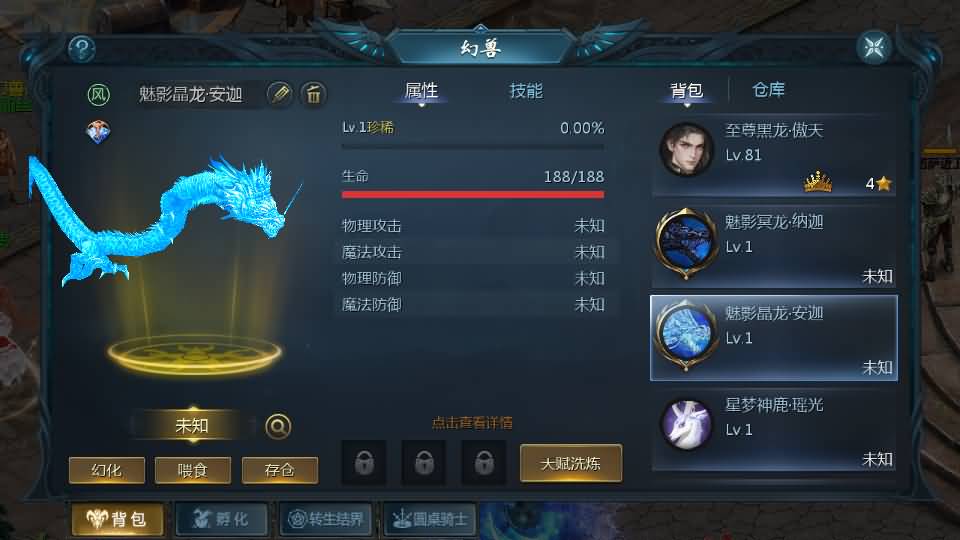
Task: Choose pet 魅影冥龙·纳迦 from the list
Action: click(773, 245)
